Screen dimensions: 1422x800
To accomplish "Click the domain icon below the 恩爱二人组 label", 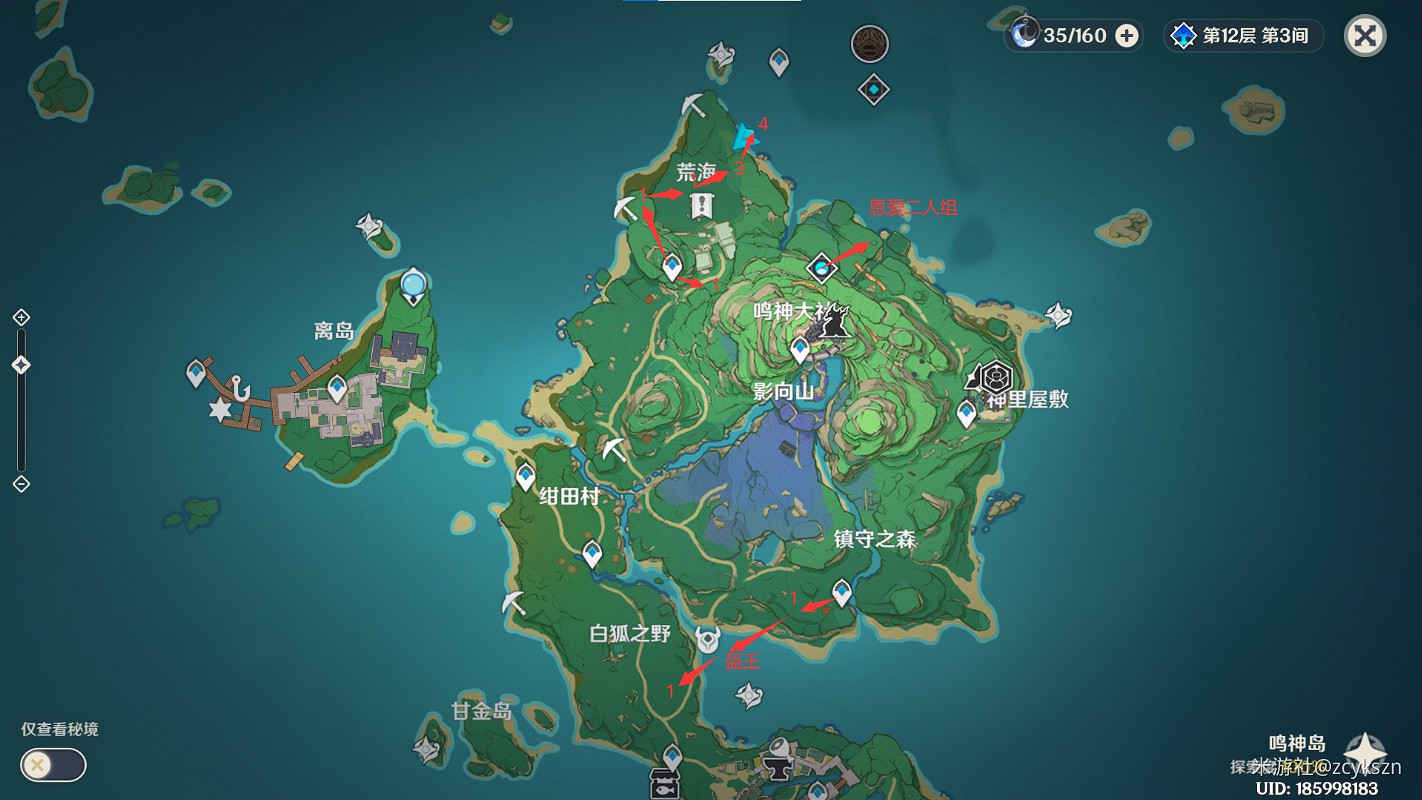I will click(x=820, y=267).
